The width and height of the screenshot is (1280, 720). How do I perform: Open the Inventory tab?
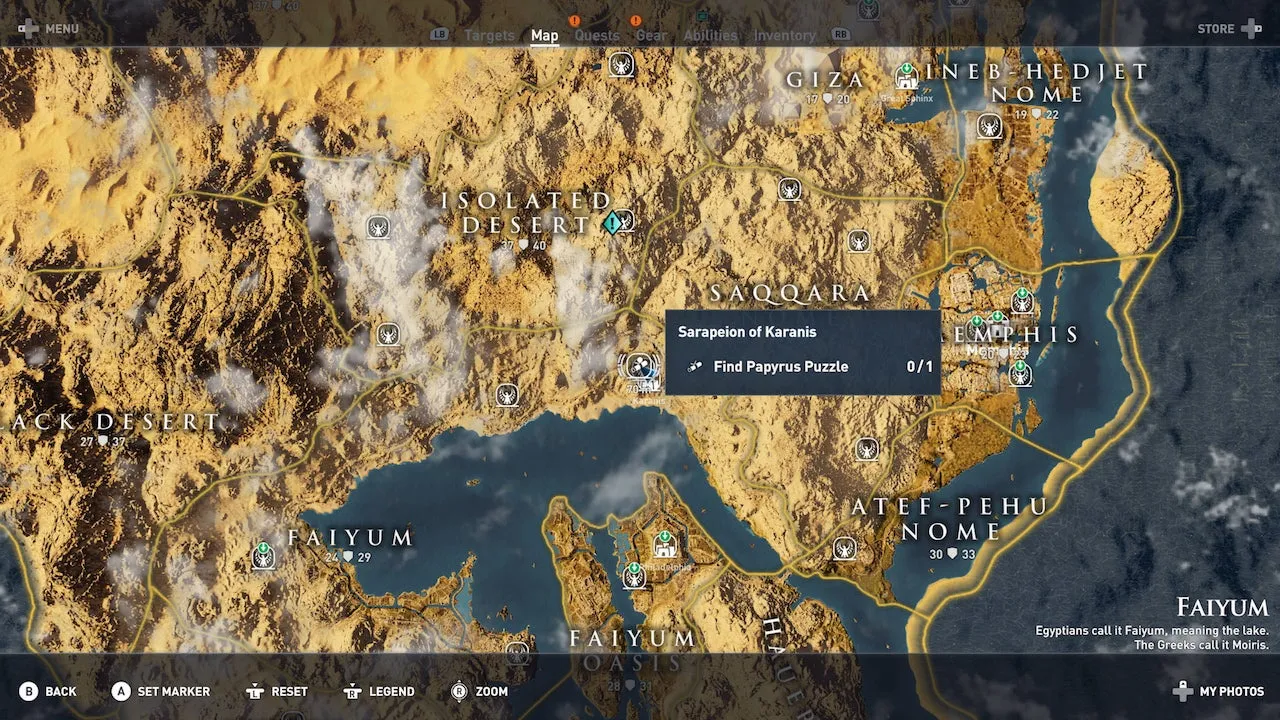[785, 36]
